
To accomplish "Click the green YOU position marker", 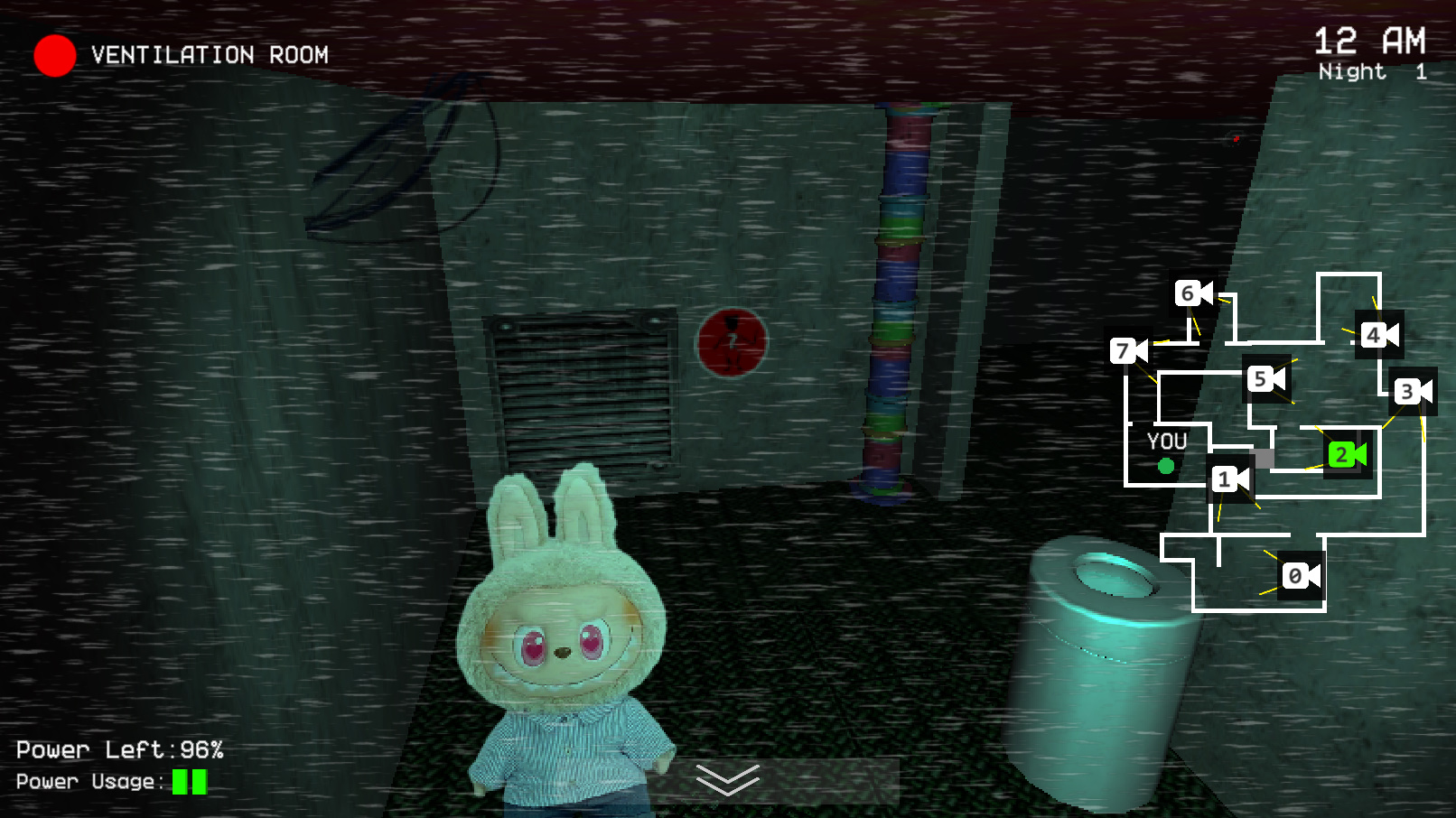I will click(1165, 467).
